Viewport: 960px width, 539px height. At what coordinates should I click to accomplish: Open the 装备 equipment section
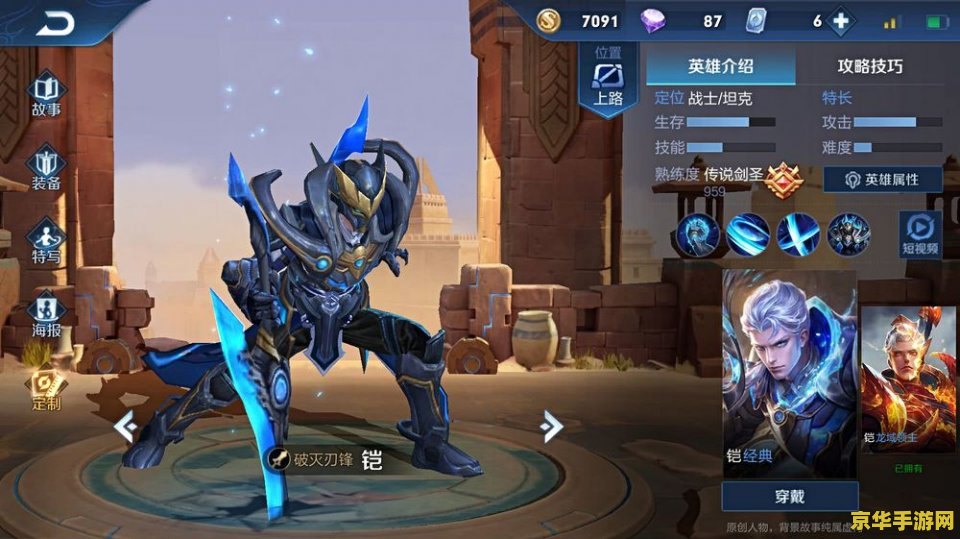pos(47,167)
